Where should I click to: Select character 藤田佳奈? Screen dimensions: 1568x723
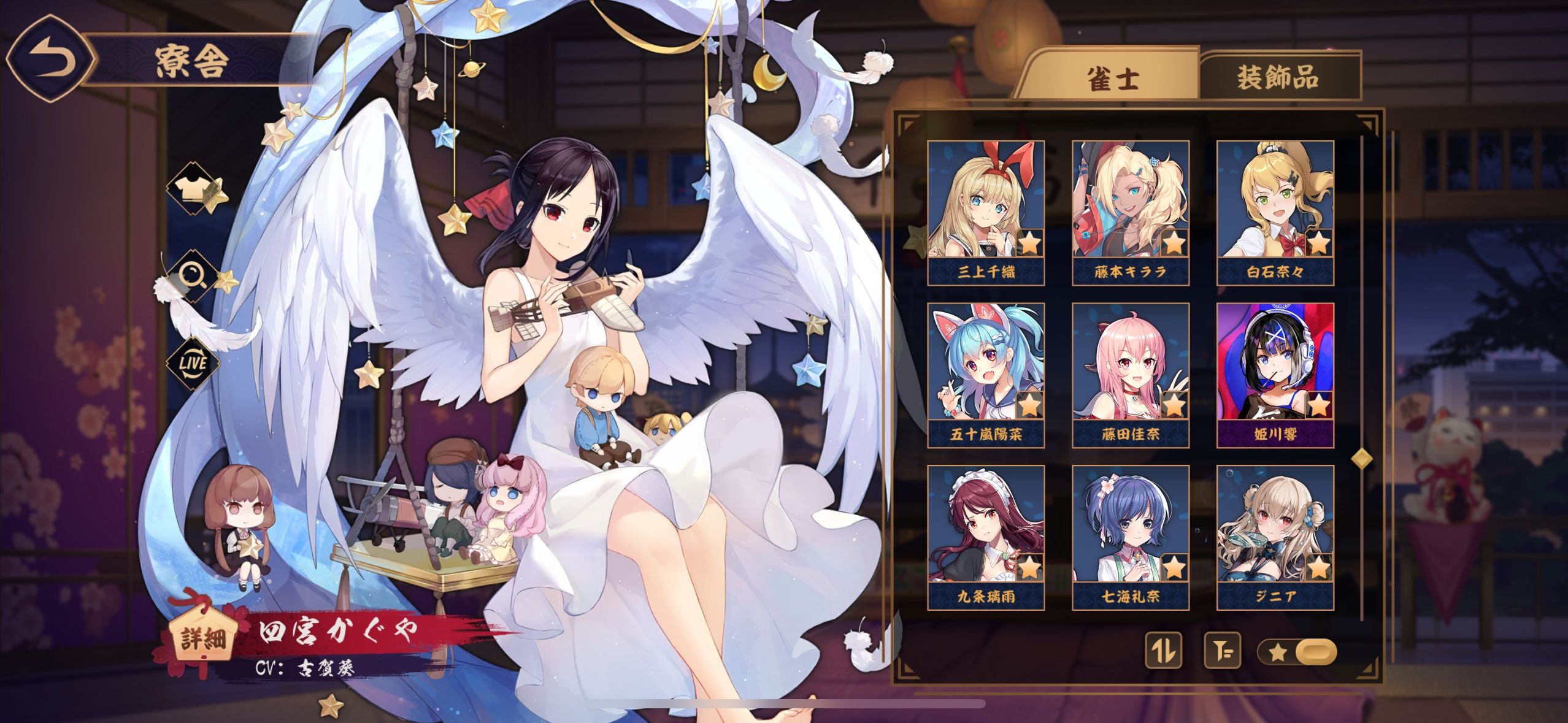(x=1130, y=375)
